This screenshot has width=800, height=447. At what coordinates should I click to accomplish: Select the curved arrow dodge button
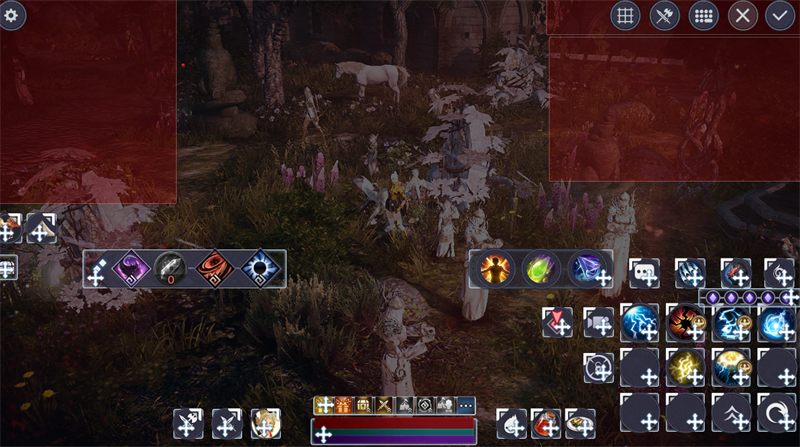pyautogui.click(x=777, y=411)
